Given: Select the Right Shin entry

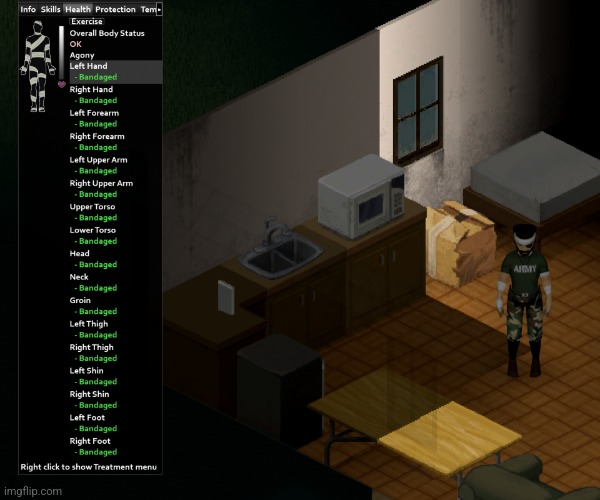Looking at the screenshot, I should point(91,394).
